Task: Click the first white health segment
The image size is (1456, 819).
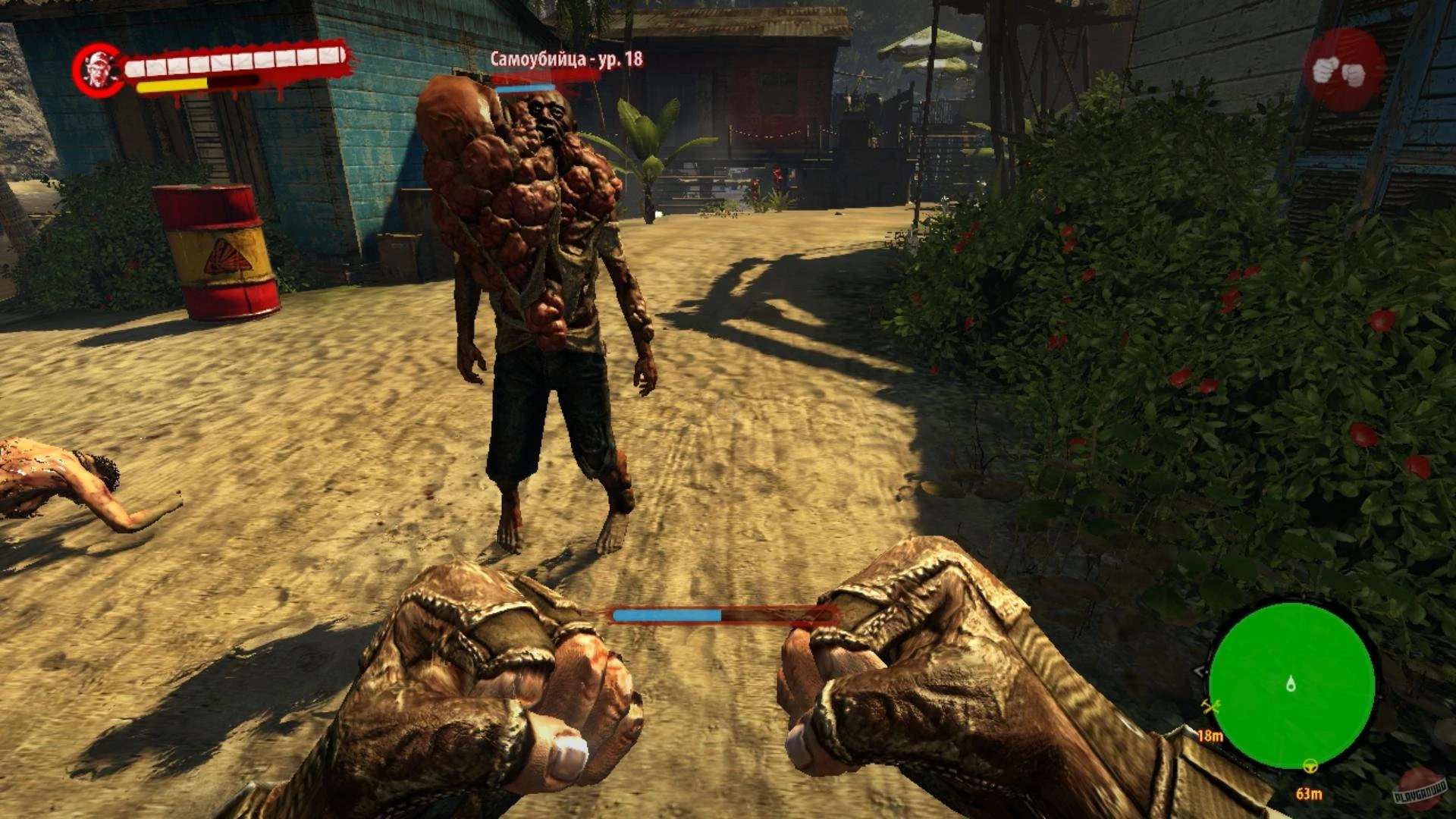Action: coord(135,68)
